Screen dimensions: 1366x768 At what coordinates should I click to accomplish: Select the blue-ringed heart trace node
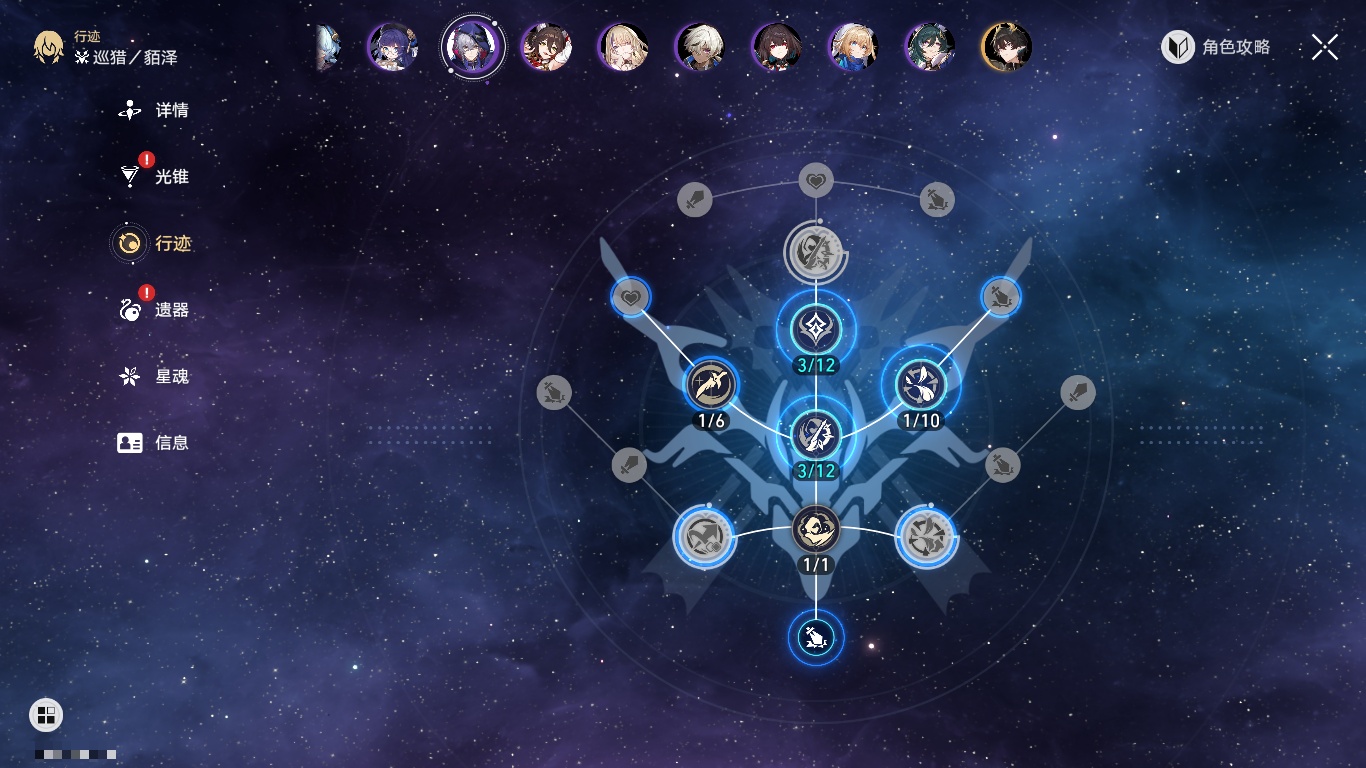pyautogui.click(x=630, y=297)
